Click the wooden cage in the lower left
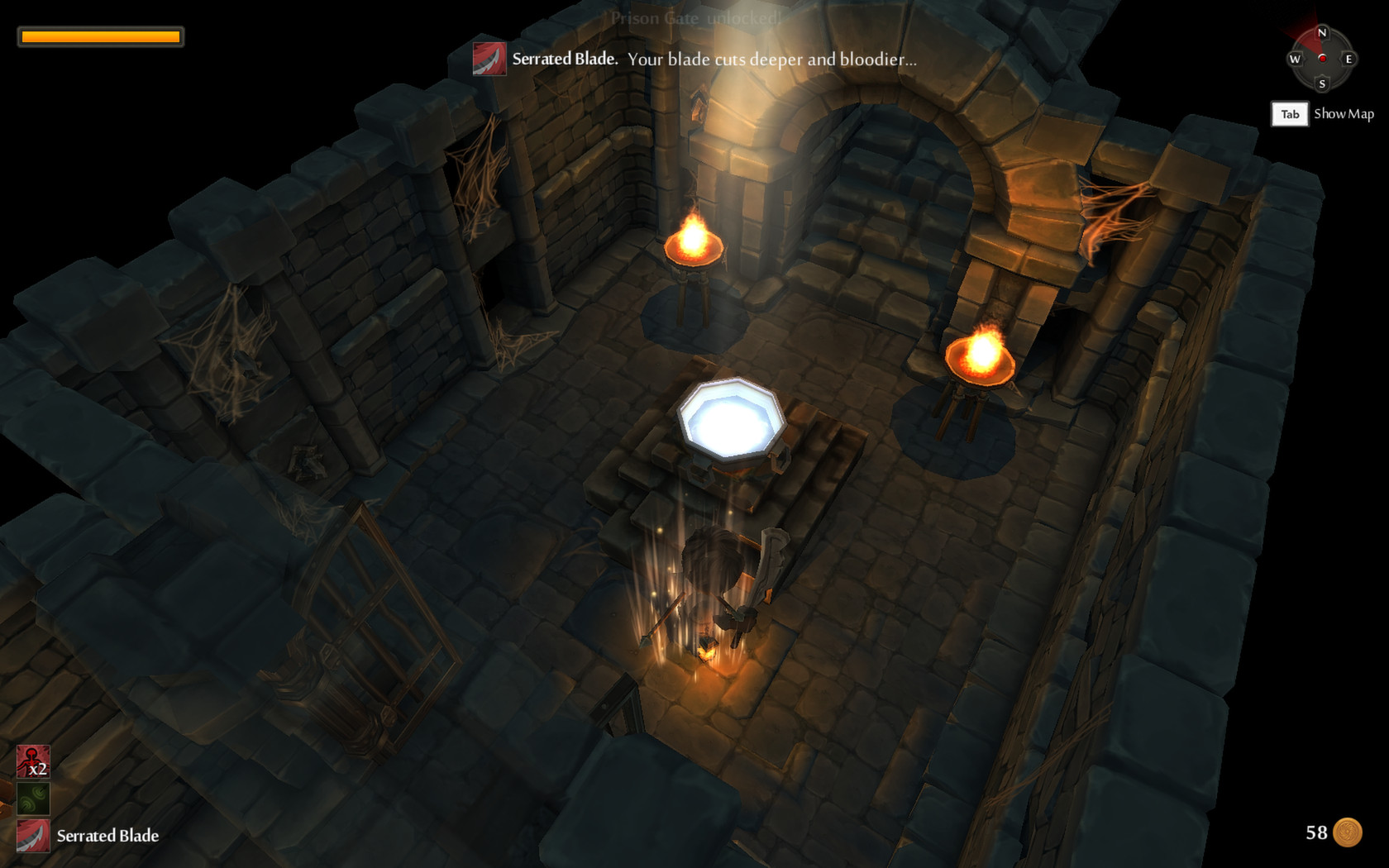Screen dimensions: 1389x868 (372, 612)
